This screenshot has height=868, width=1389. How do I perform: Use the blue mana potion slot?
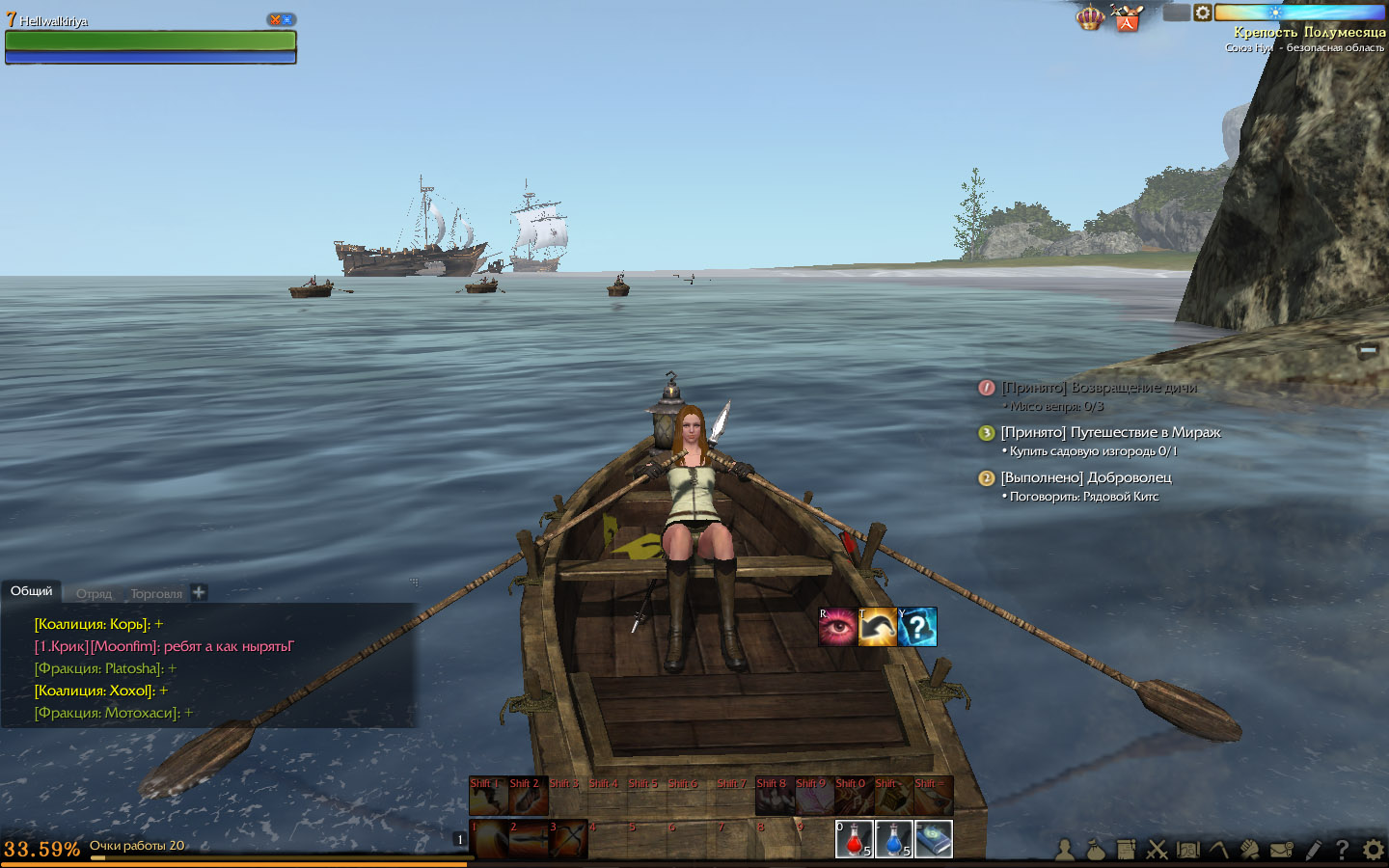tap(893, 838)
